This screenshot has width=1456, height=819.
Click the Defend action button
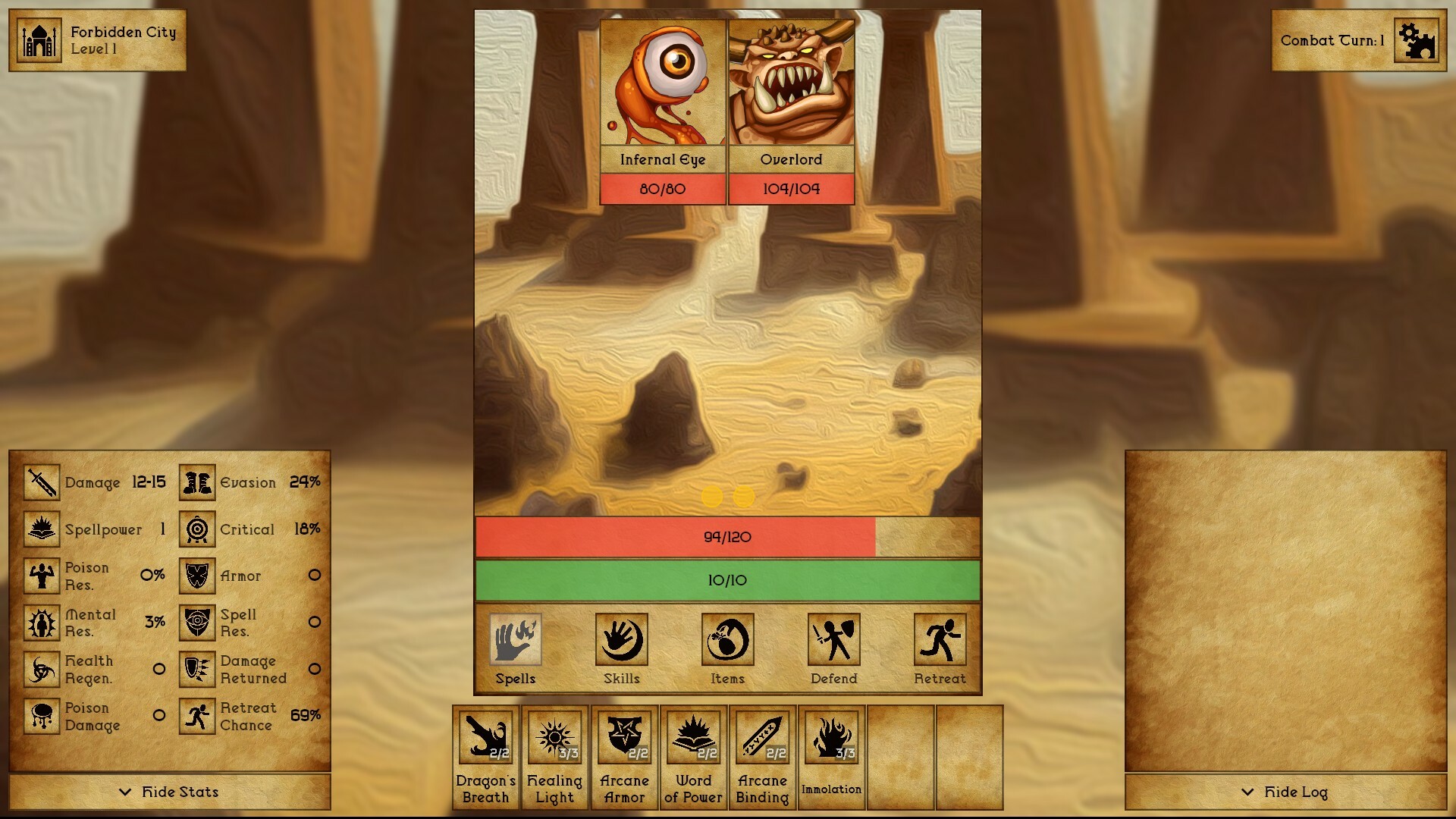coord(833,641)
